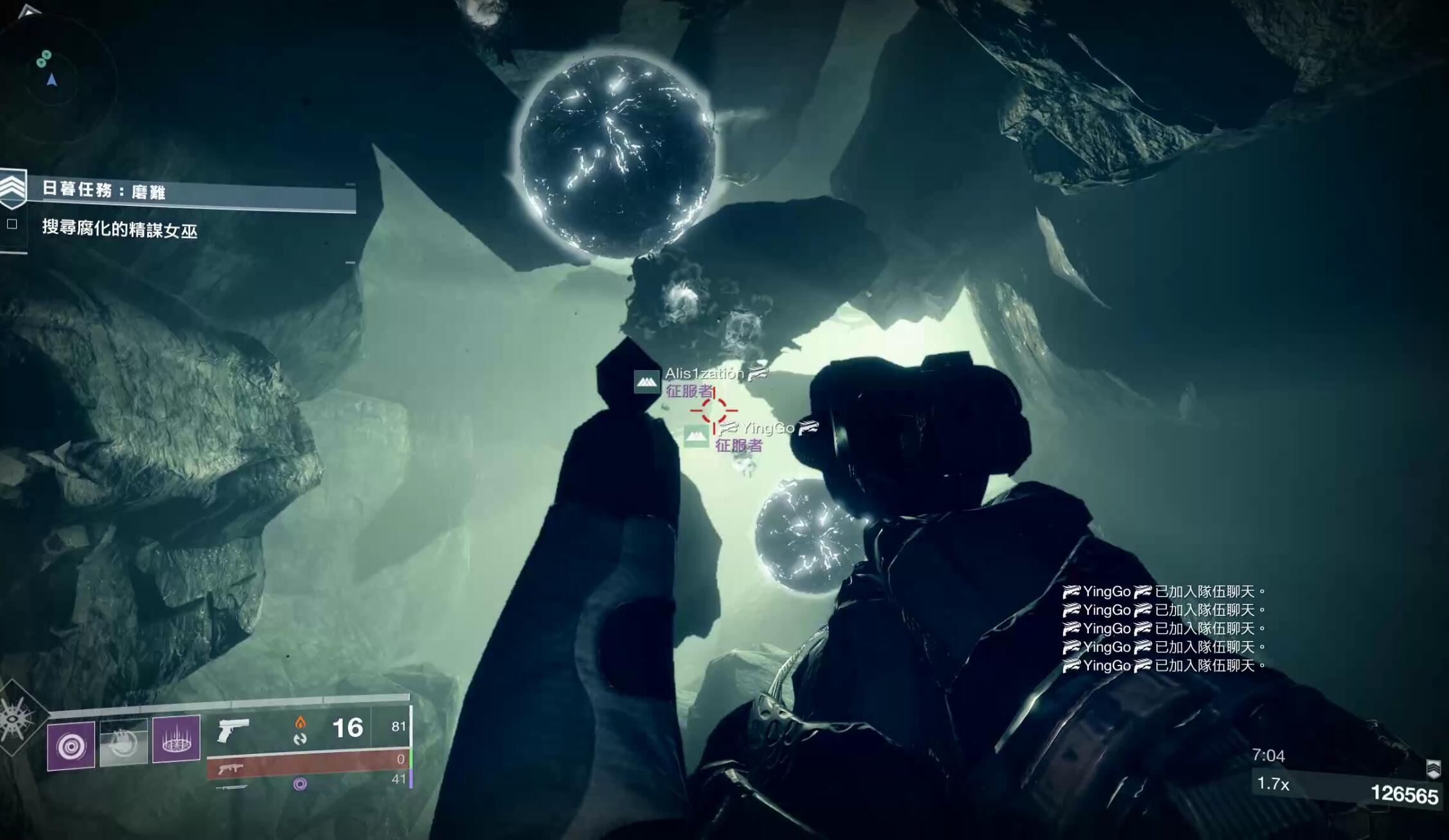Click the Nightfall score emblem icon
This screenshot has width=1449, height=840.
click(x=1433, y=768)
